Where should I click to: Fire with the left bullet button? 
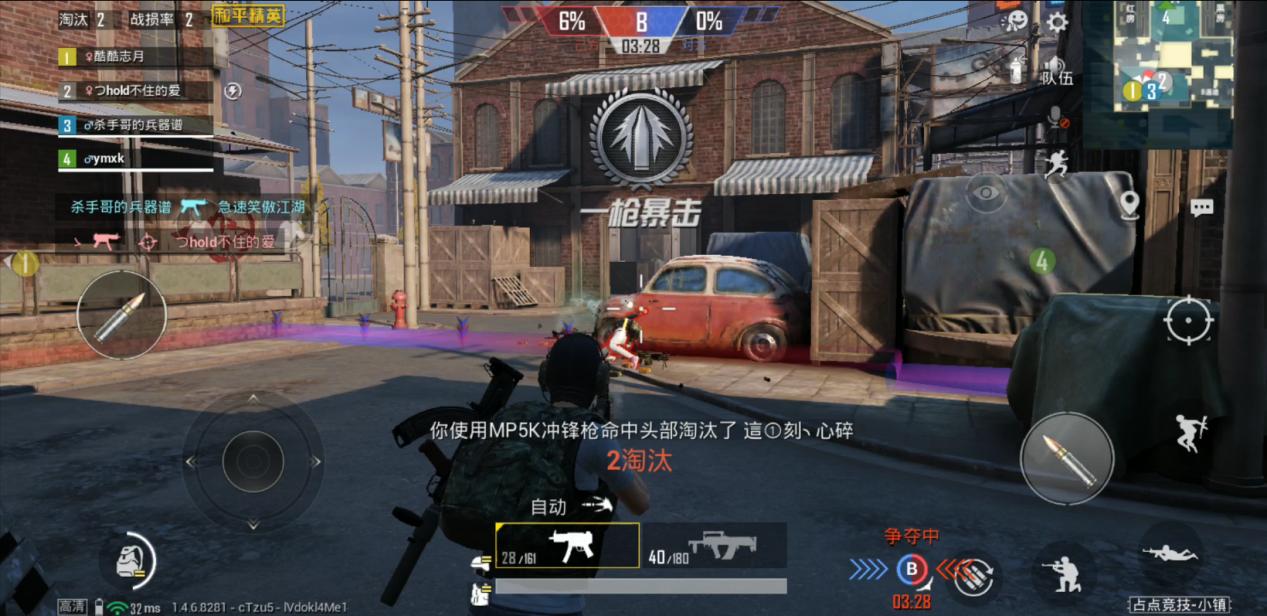121,315
